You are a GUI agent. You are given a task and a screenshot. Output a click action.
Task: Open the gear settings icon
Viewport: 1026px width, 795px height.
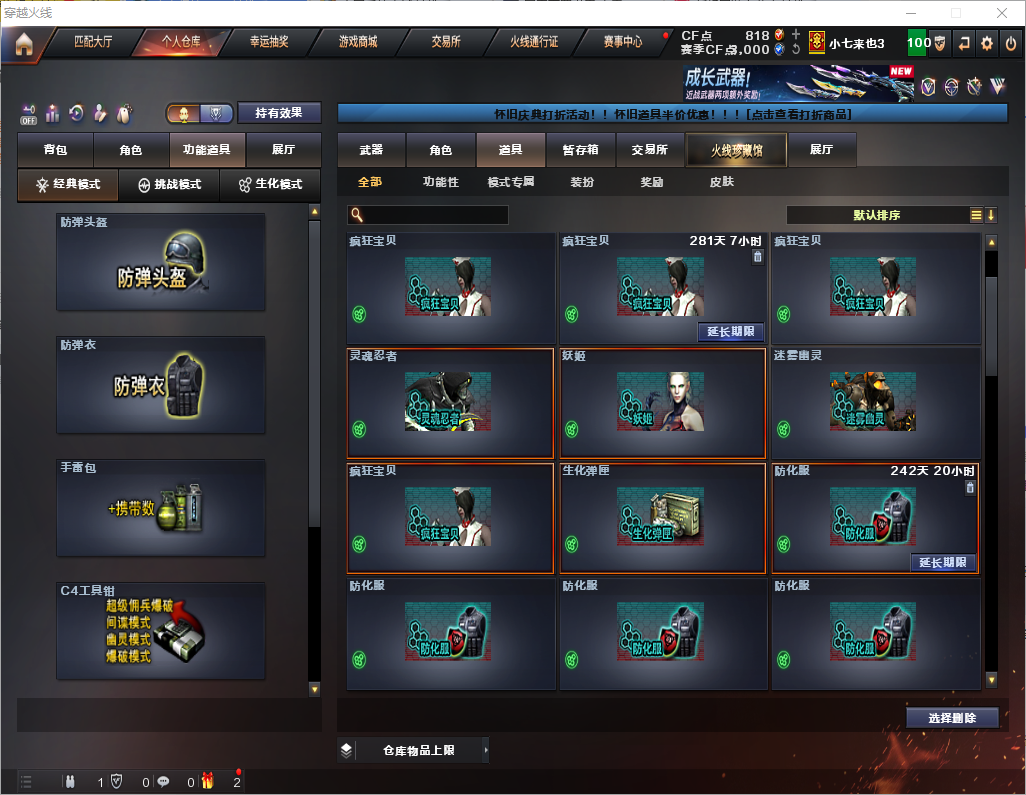[x=987, y=43]
